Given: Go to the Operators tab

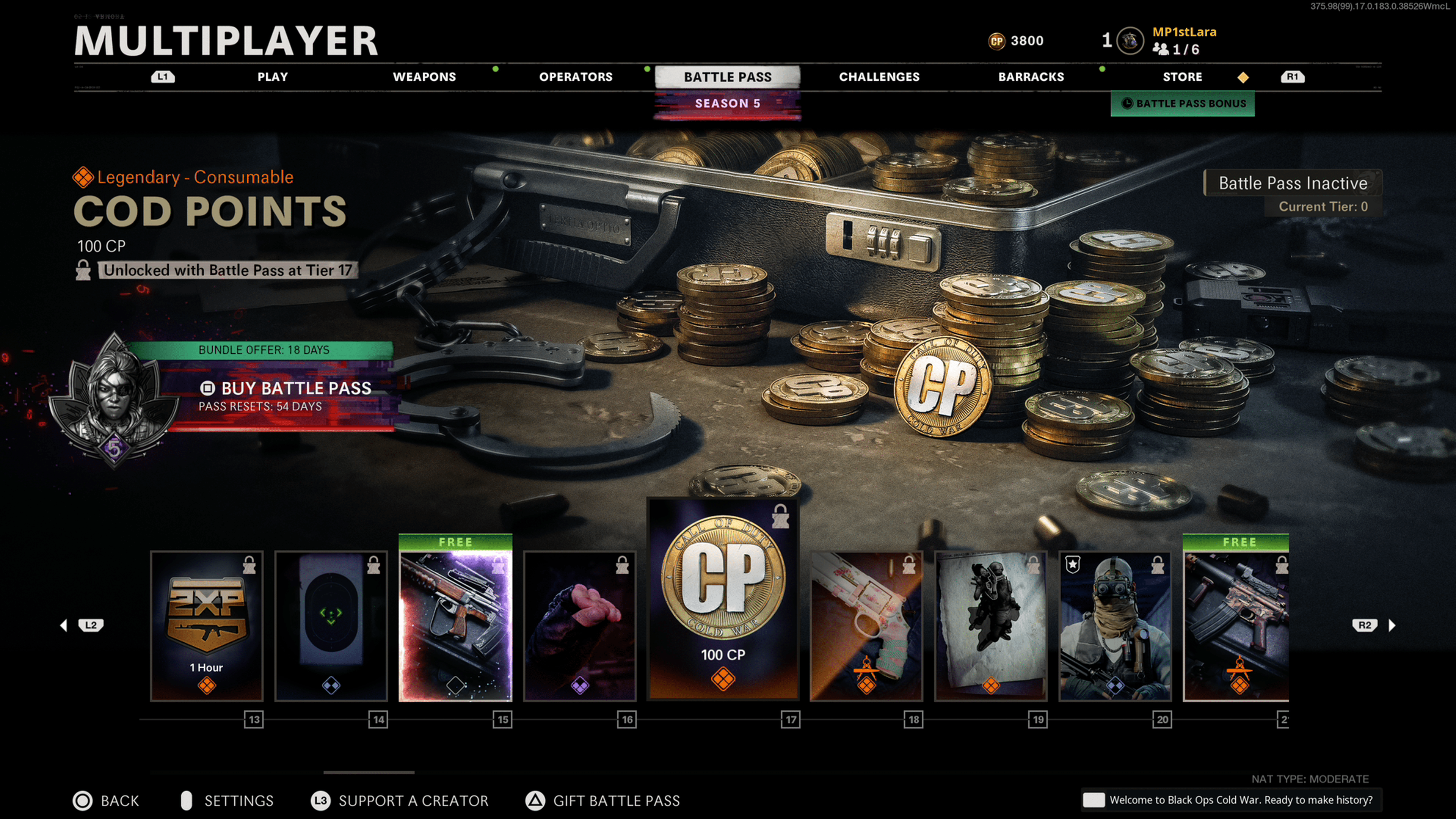Looking at the screenshot, I should pos(576,77).
